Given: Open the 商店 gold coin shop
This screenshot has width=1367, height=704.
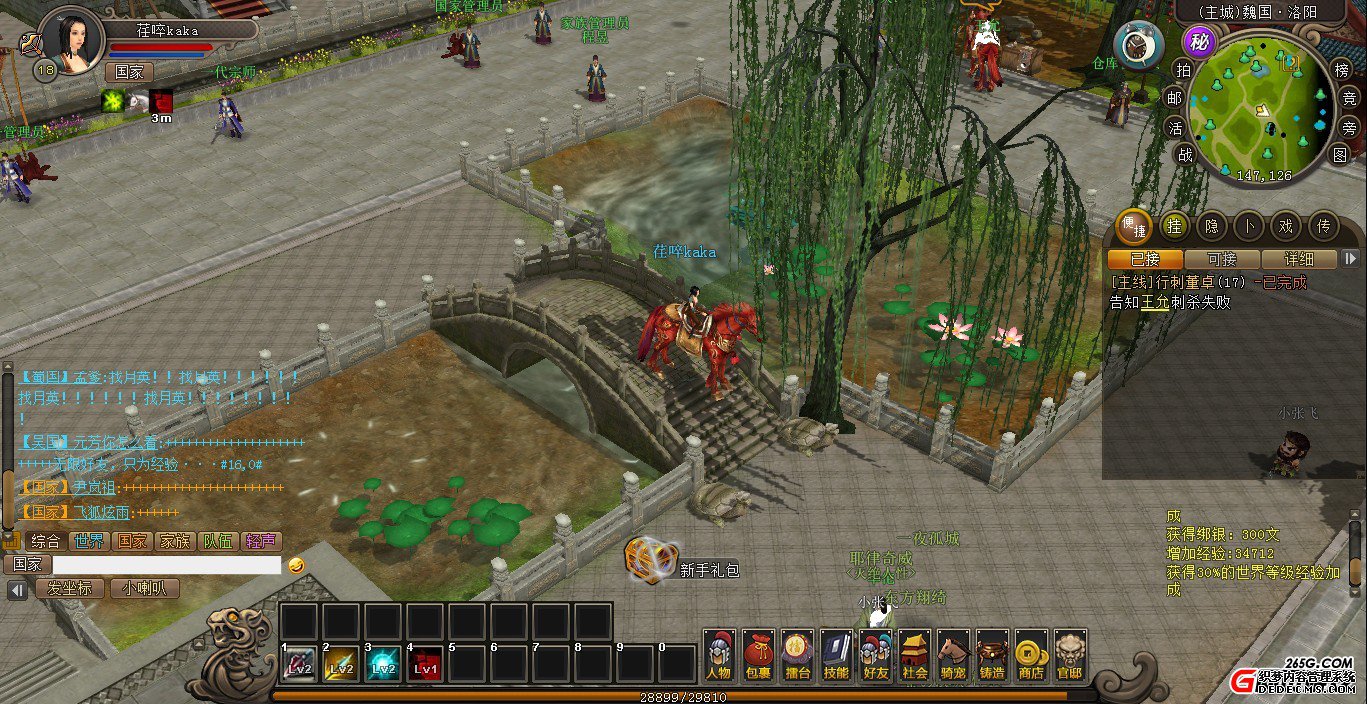Looking at the screenshot, I should point(1031,655).
